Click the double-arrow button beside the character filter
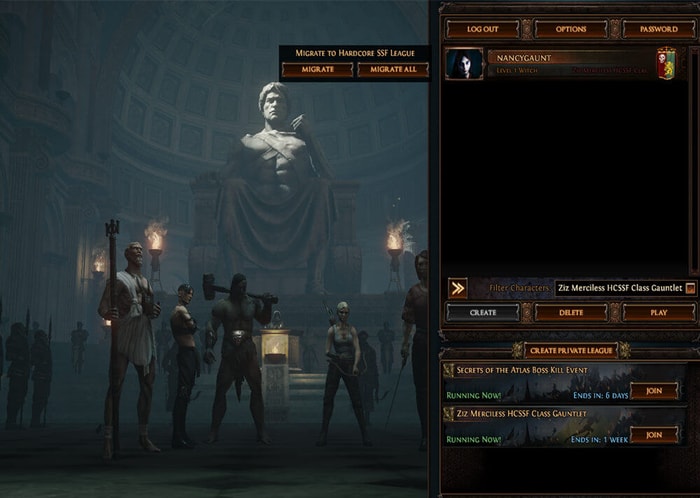 457,288
